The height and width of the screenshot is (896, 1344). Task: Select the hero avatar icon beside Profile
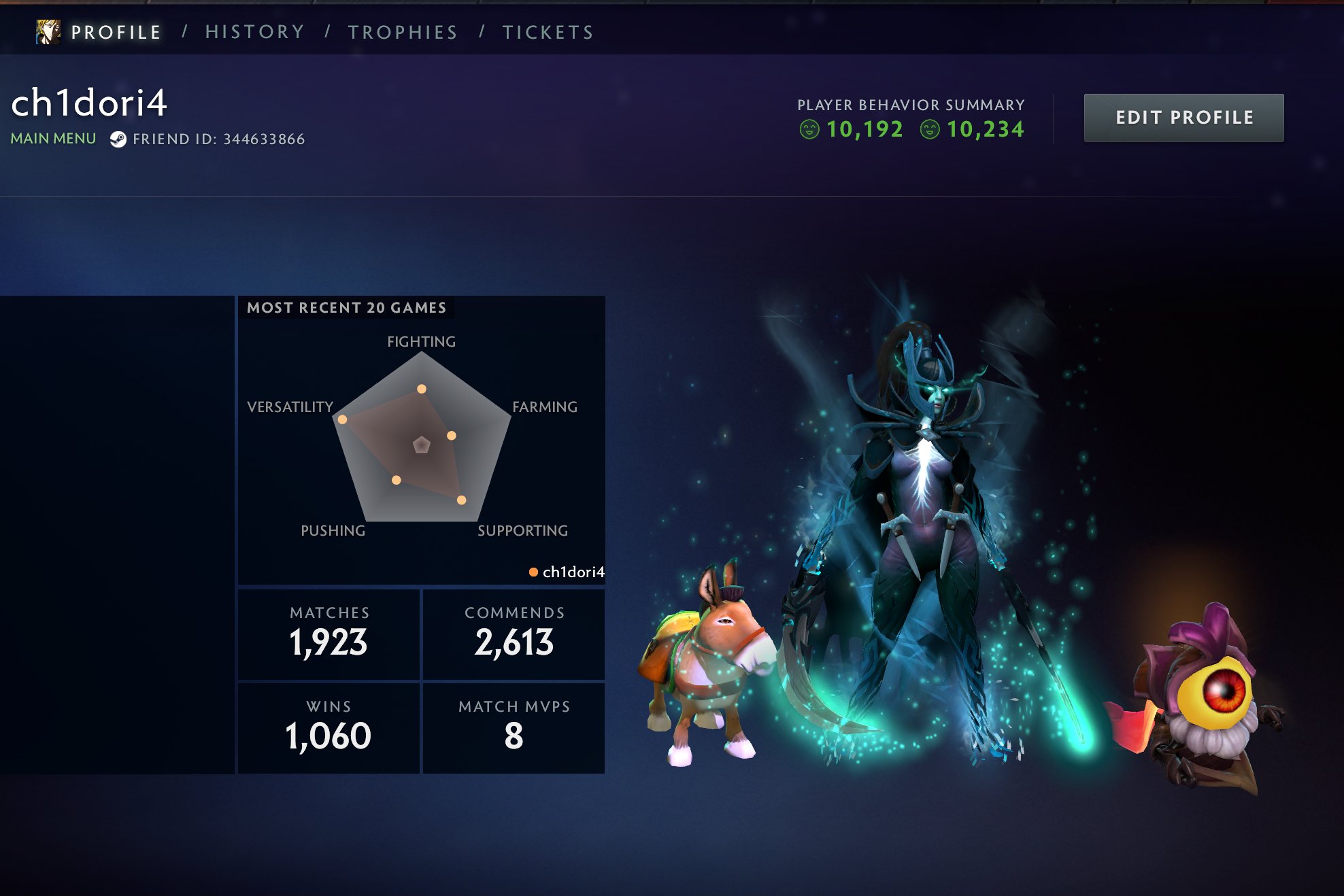48,32
